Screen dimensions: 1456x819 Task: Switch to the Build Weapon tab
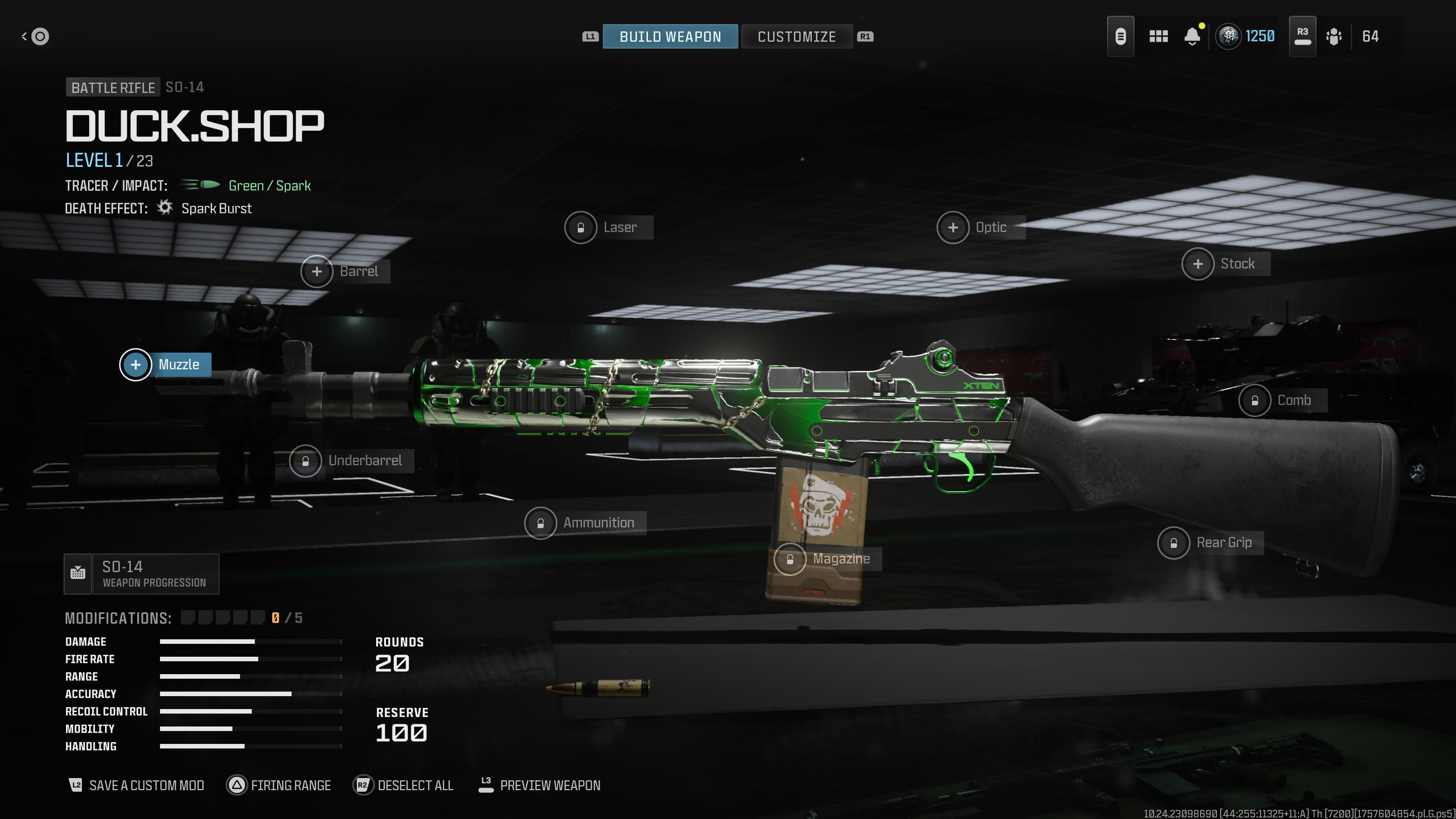coord(670,37)
